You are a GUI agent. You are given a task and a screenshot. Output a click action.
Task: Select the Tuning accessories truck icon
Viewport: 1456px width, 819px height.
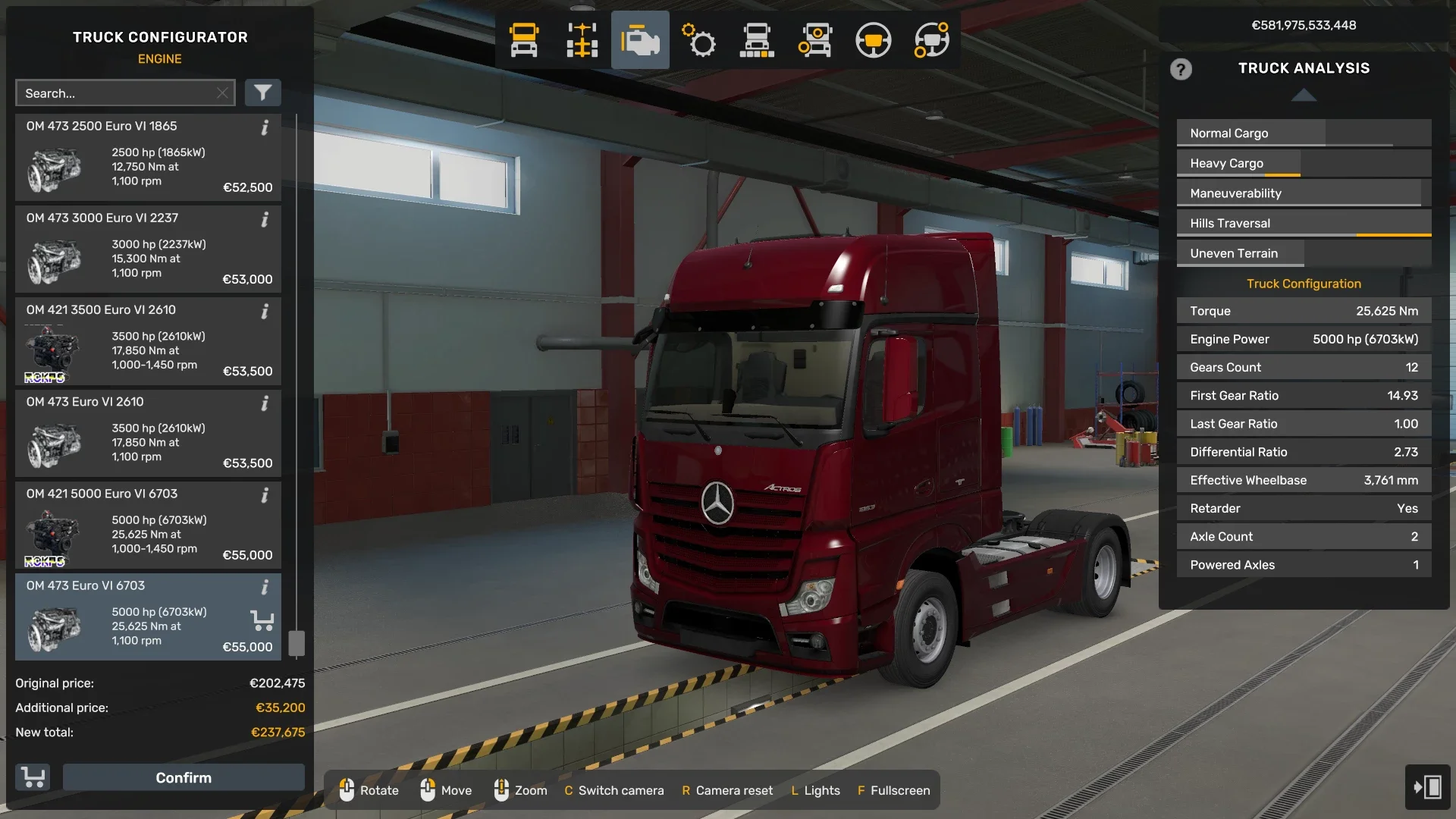[x=815, y=40]
